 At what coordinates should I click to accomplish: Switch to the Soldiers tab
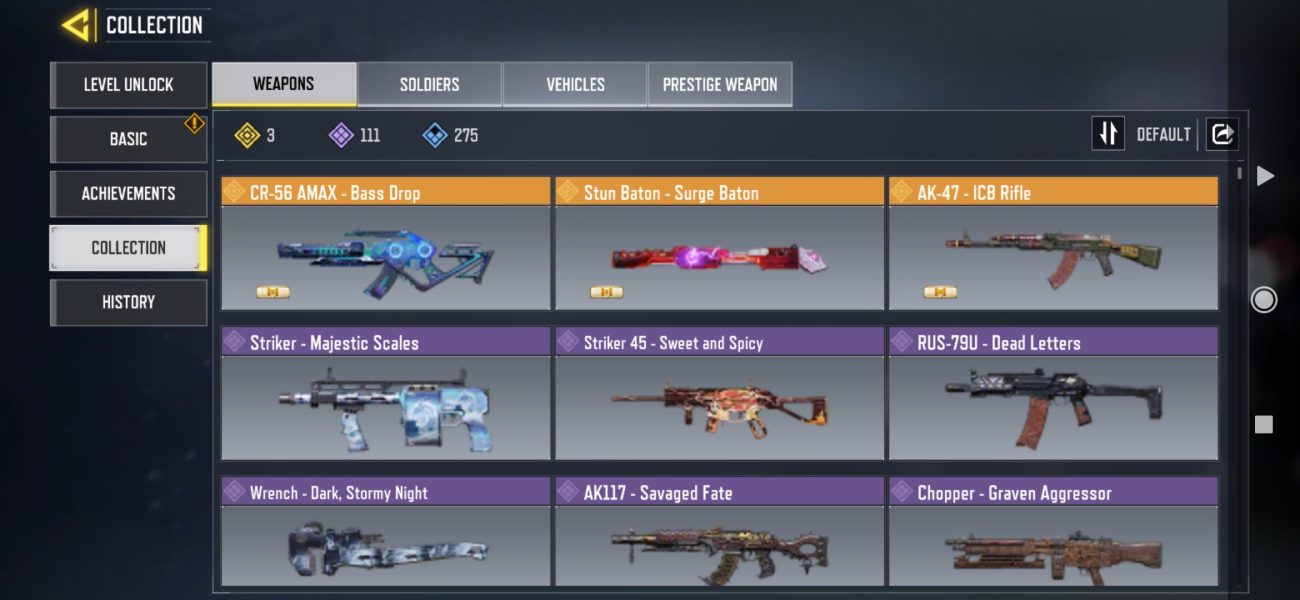pos(429,84)
